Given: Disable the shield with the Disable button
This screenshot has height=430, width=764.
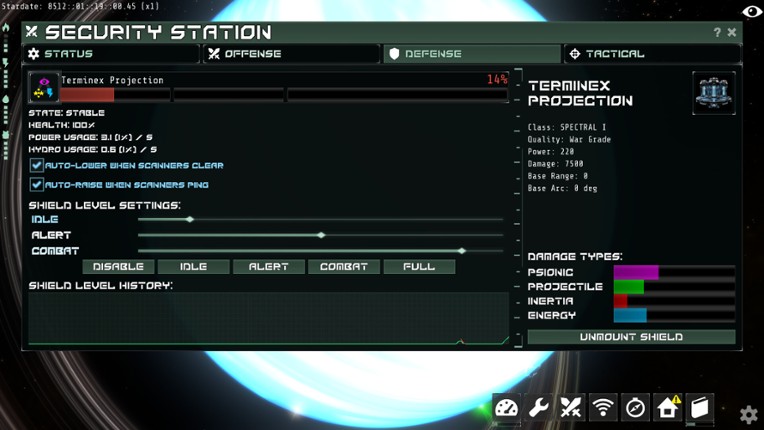Looking at the screenshot, I should click(119, 267).
